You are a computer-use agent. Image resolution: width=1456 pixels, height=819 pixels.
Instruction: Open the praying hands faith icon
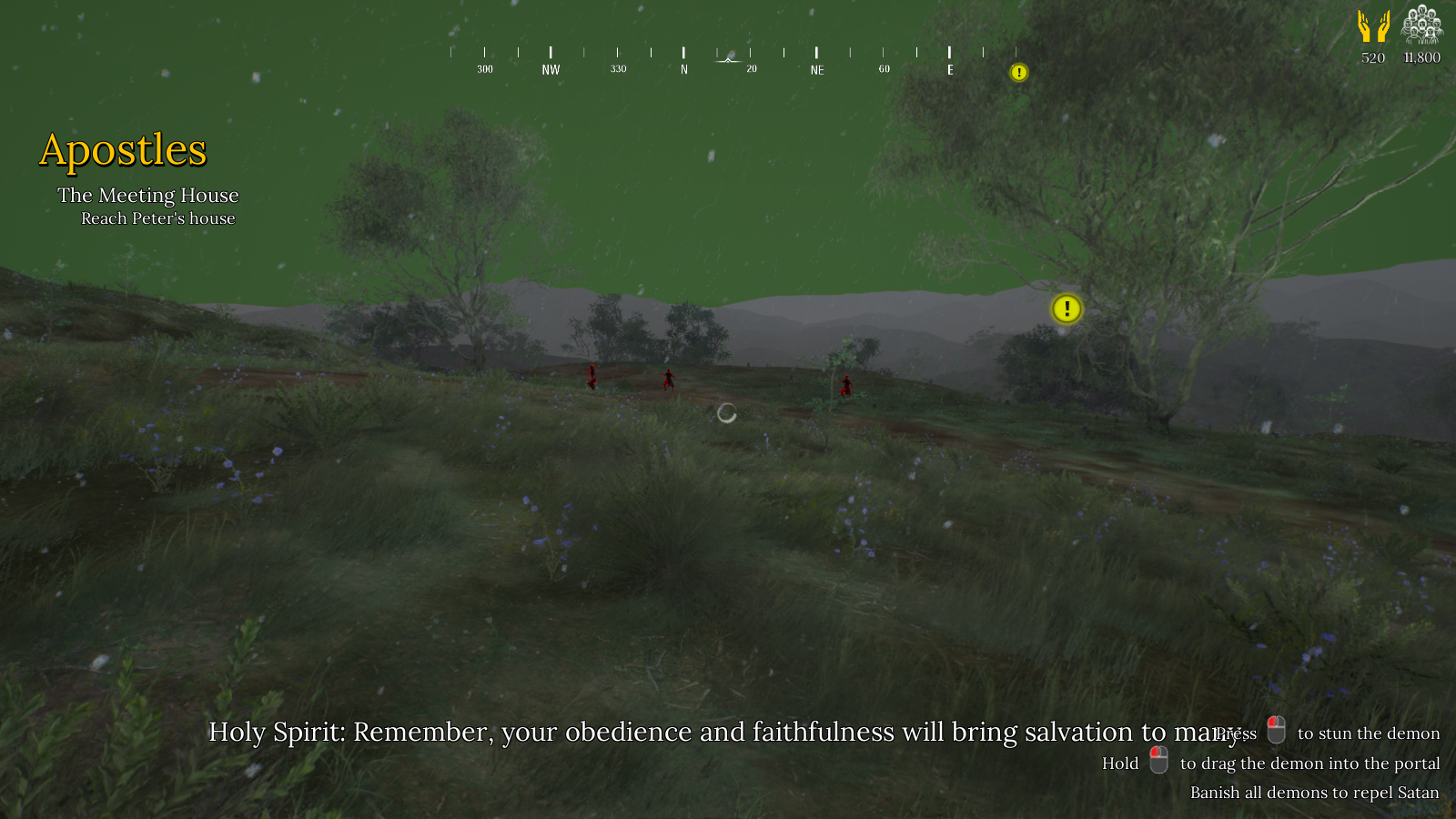point(1373,26)
